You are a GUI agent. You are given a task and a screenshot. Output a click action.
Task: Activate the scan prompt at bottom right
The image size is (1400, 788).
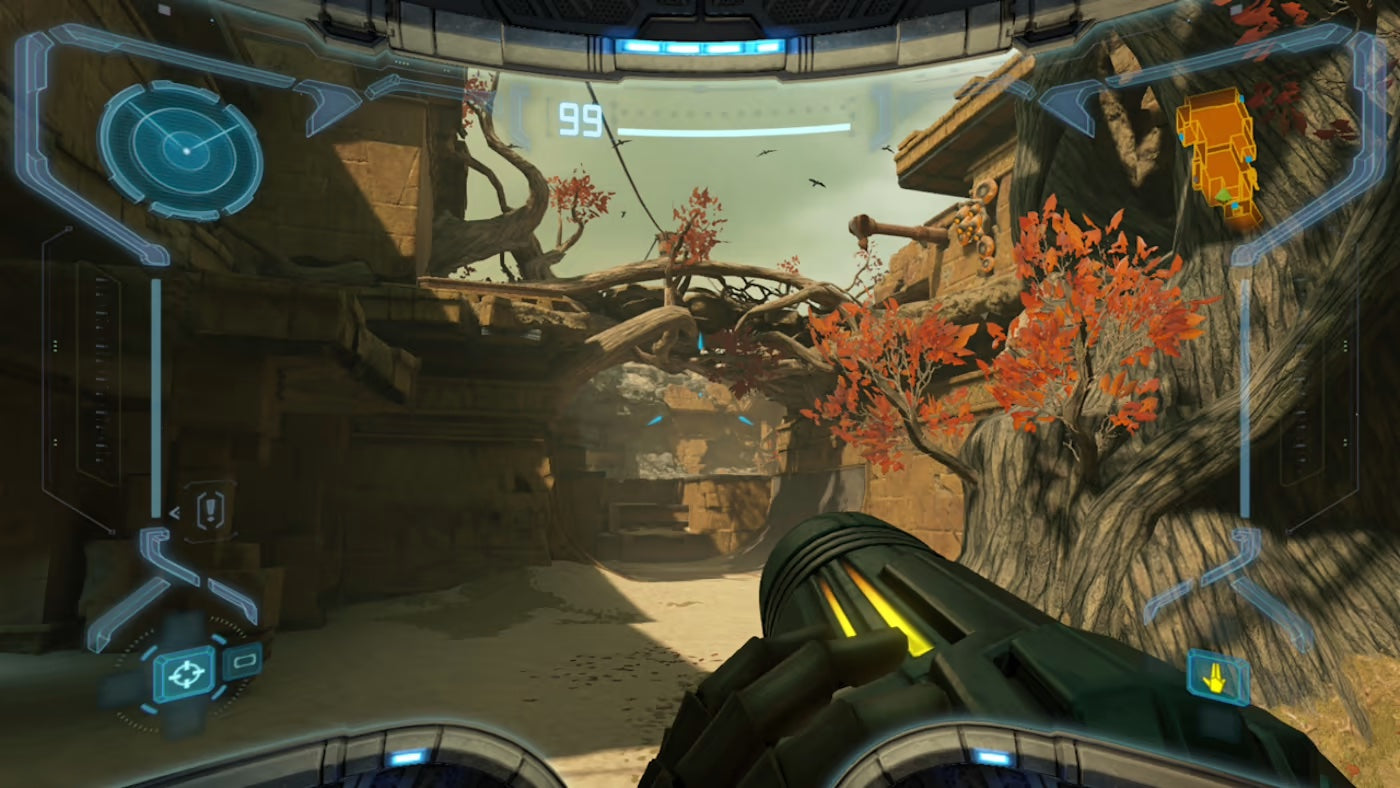coord(1216,678)
